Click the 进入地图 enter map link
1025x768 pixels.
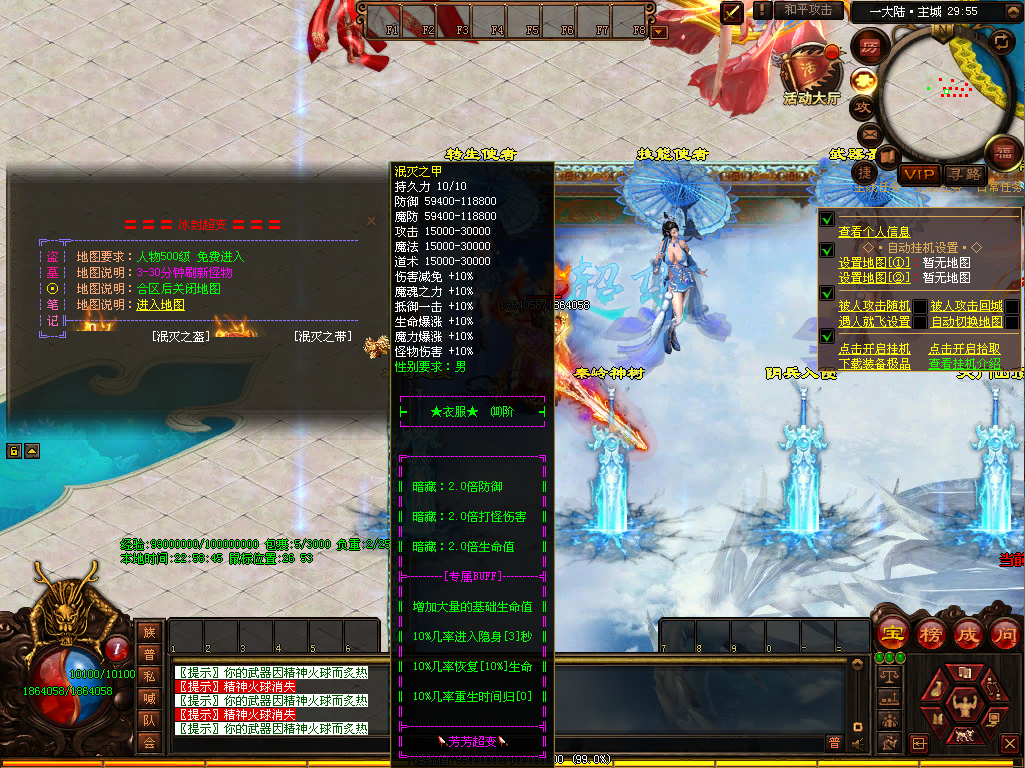pyautogui.click(x=160, y=304)
